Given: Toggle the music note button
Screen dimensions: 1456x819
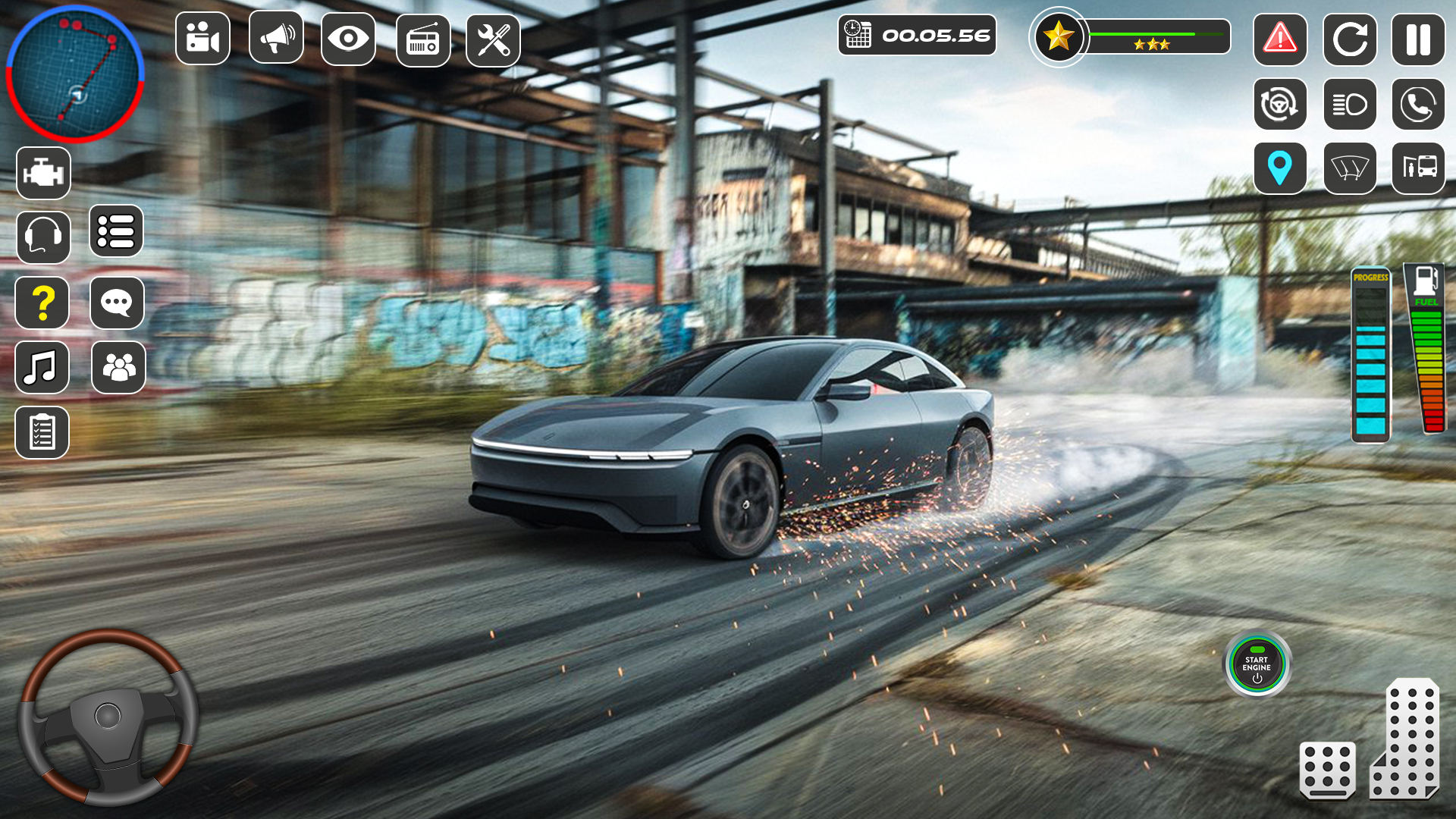Looking at the screenshot, I should (x=42, y=368).
